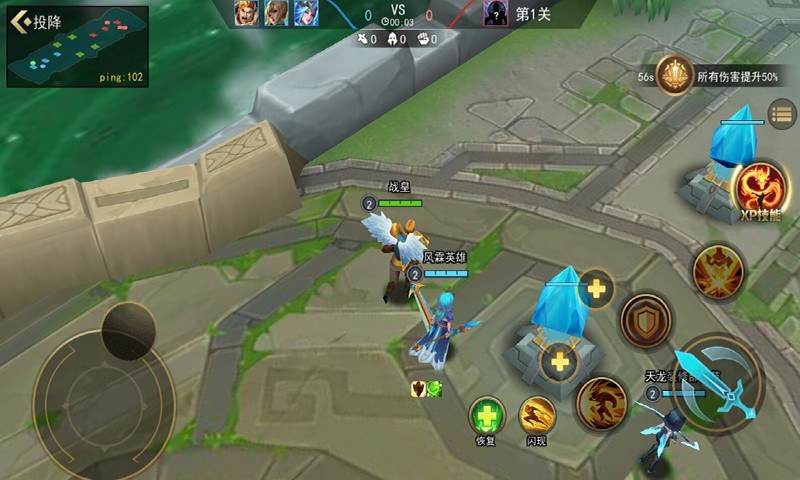Select the first ally hero portrait
The height and width of the screenshot is (480, 800).
pos(246,12)
